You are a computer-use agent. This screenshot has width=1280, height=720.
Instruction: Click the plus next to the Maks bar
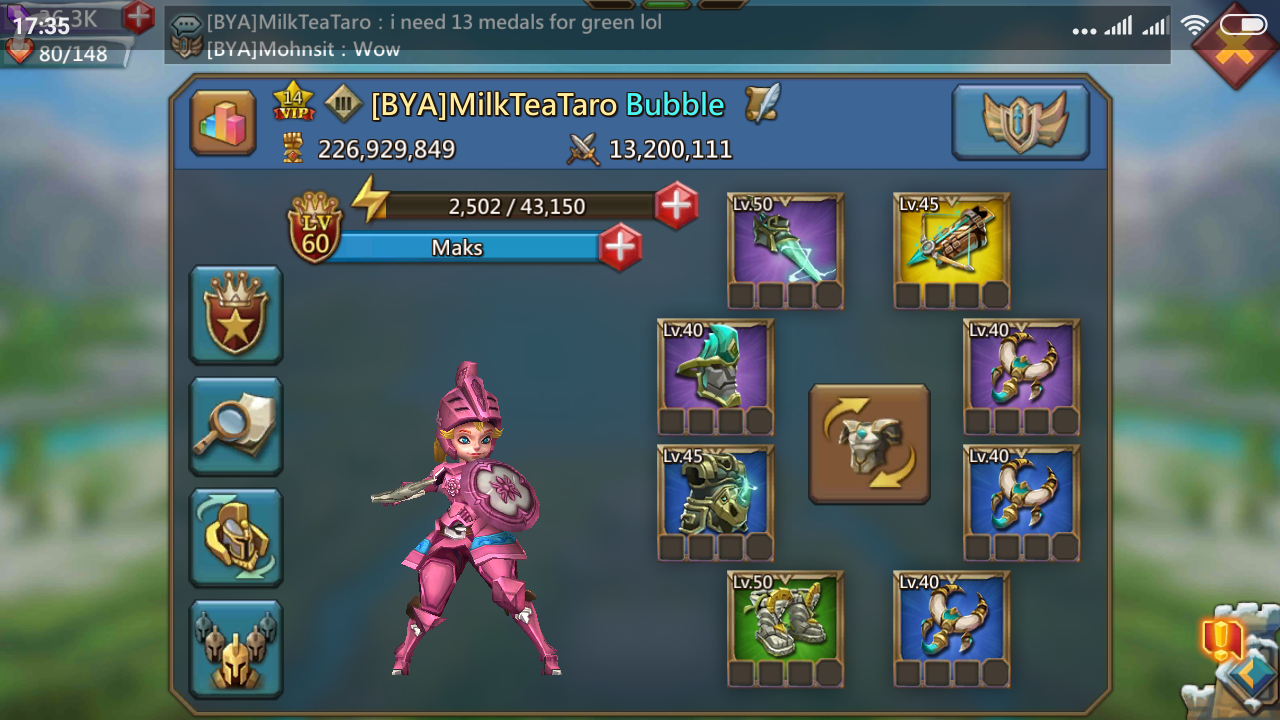(x=621, y=246)
